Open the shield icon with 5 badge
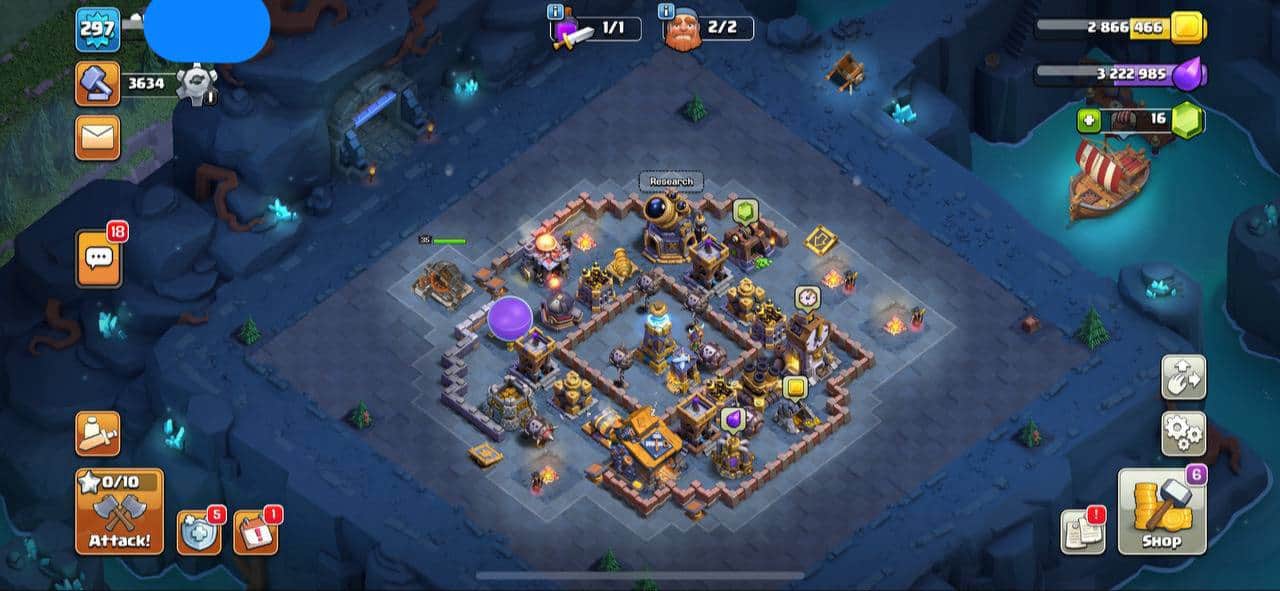Image resolution: width=1280 pixels, height=591 pixels. (198, 532)
